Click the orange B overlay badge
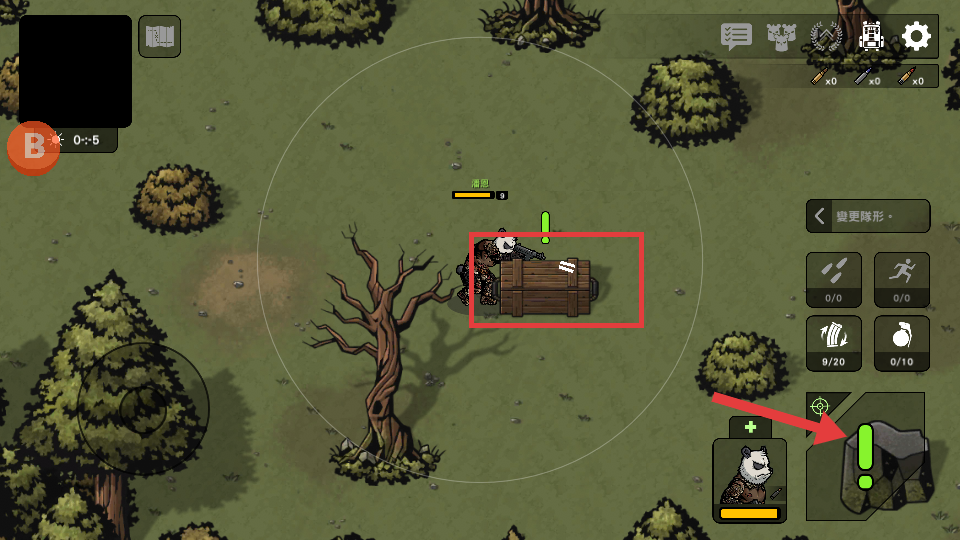The height and width of the screenshot is (540, 960). (34, 147)
